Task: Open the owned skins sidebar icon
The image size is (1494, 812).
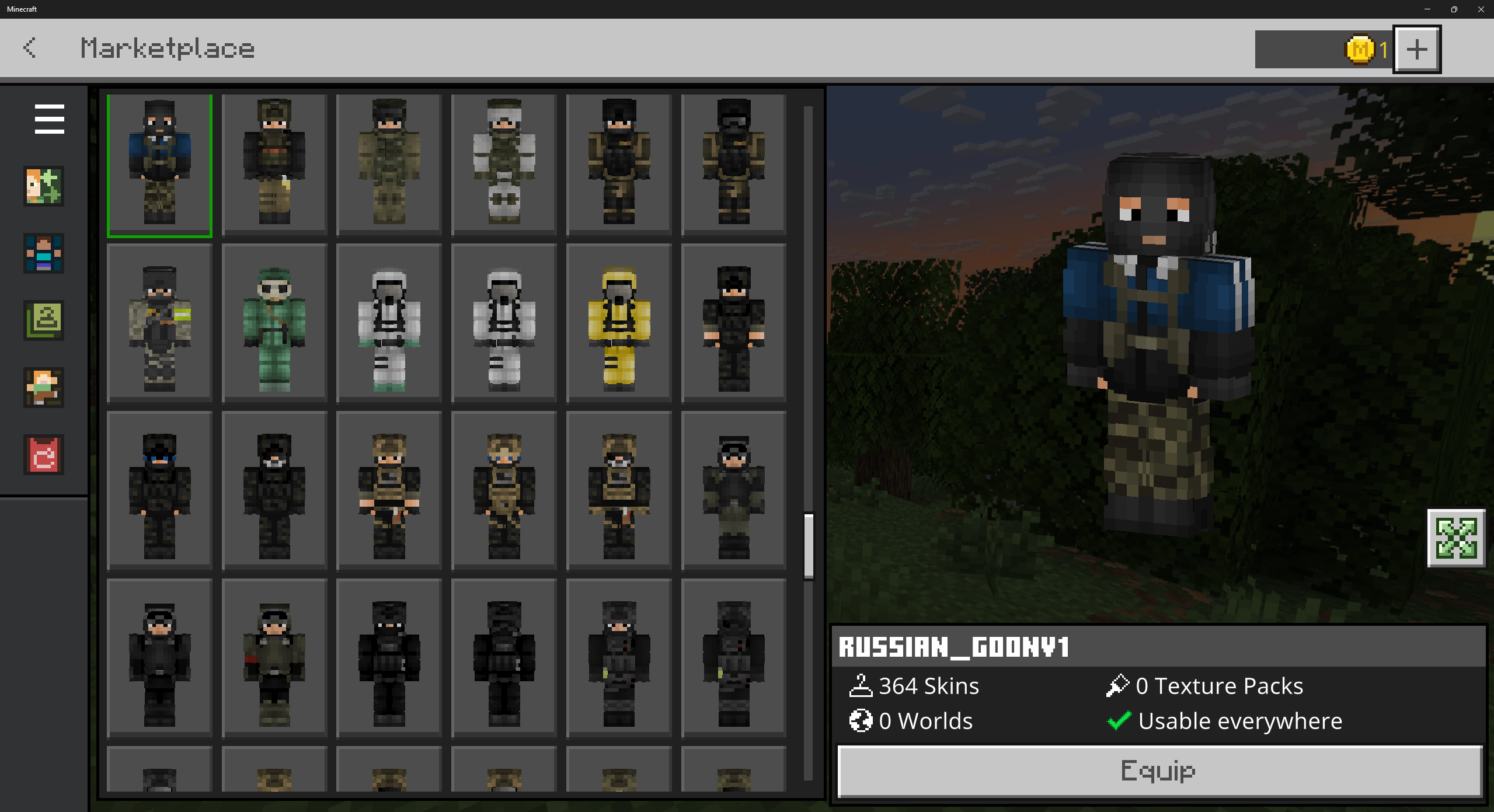Action: pyautogui.click(x=43, y=321)
